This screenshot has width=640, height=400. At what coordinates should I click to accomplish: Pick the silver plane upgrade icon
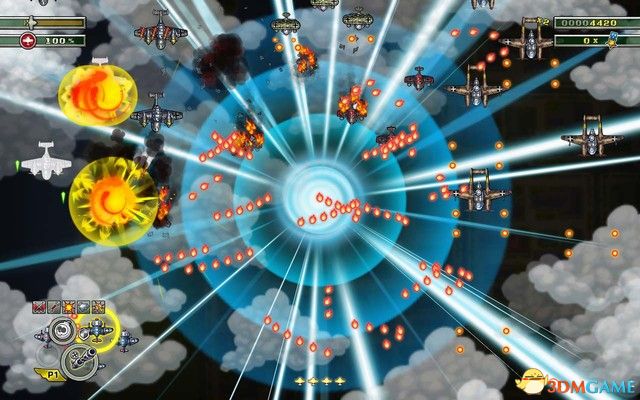tap(83, 307)
